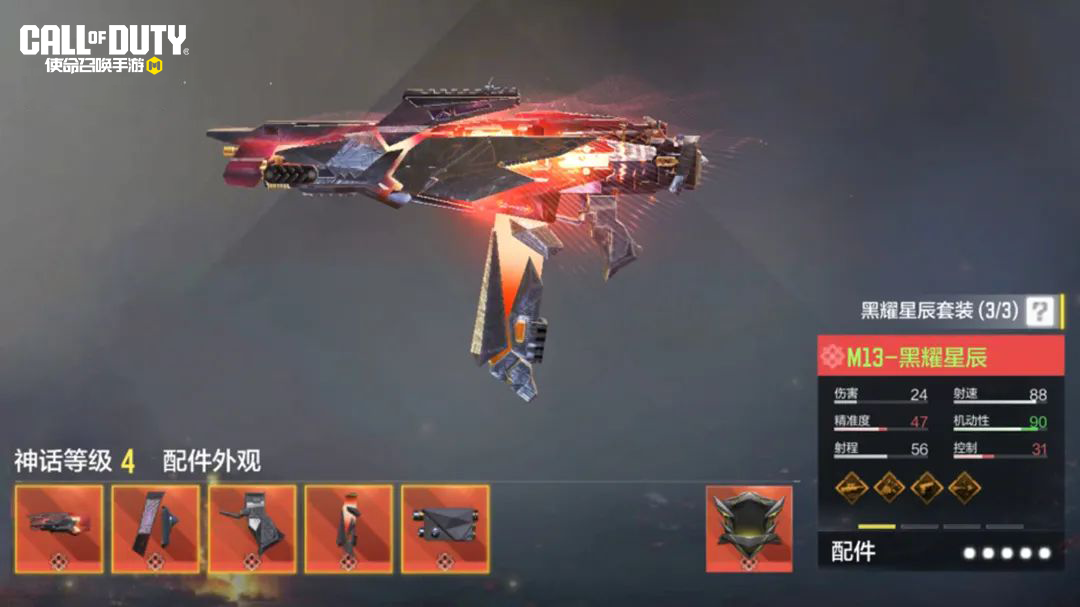The image size is (1080, 607).
Task: Select the angular stock attachment thumbnail
Action: [252, 528]
